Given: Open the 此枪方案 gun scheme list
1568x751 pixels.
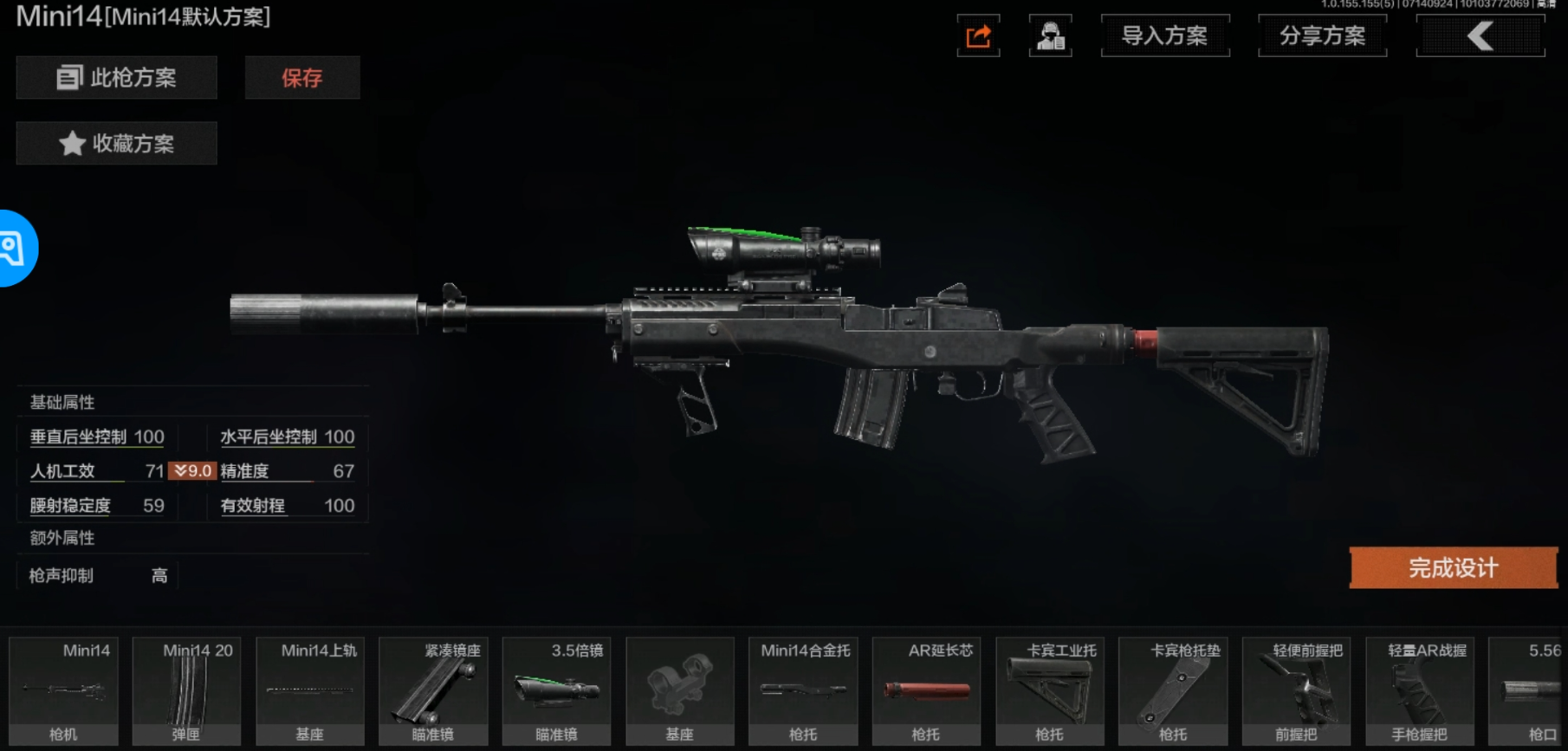Looking at the screenshot, I should pyautogui.click(x=116, y=78).
